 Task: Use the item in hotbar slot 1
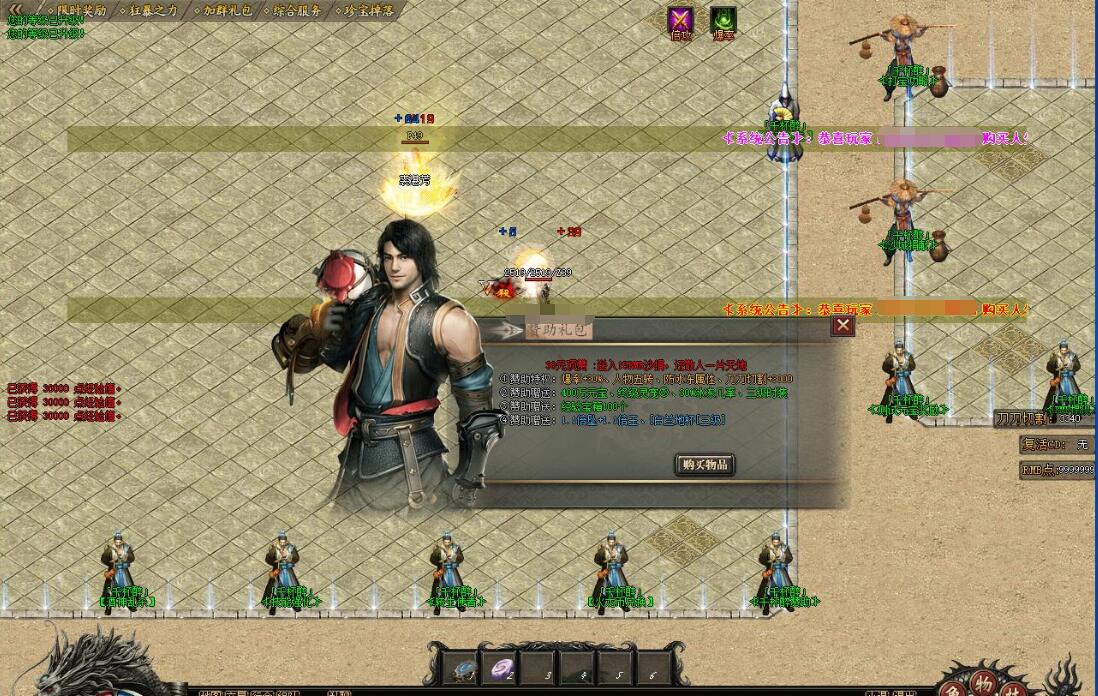click(463, 668)
